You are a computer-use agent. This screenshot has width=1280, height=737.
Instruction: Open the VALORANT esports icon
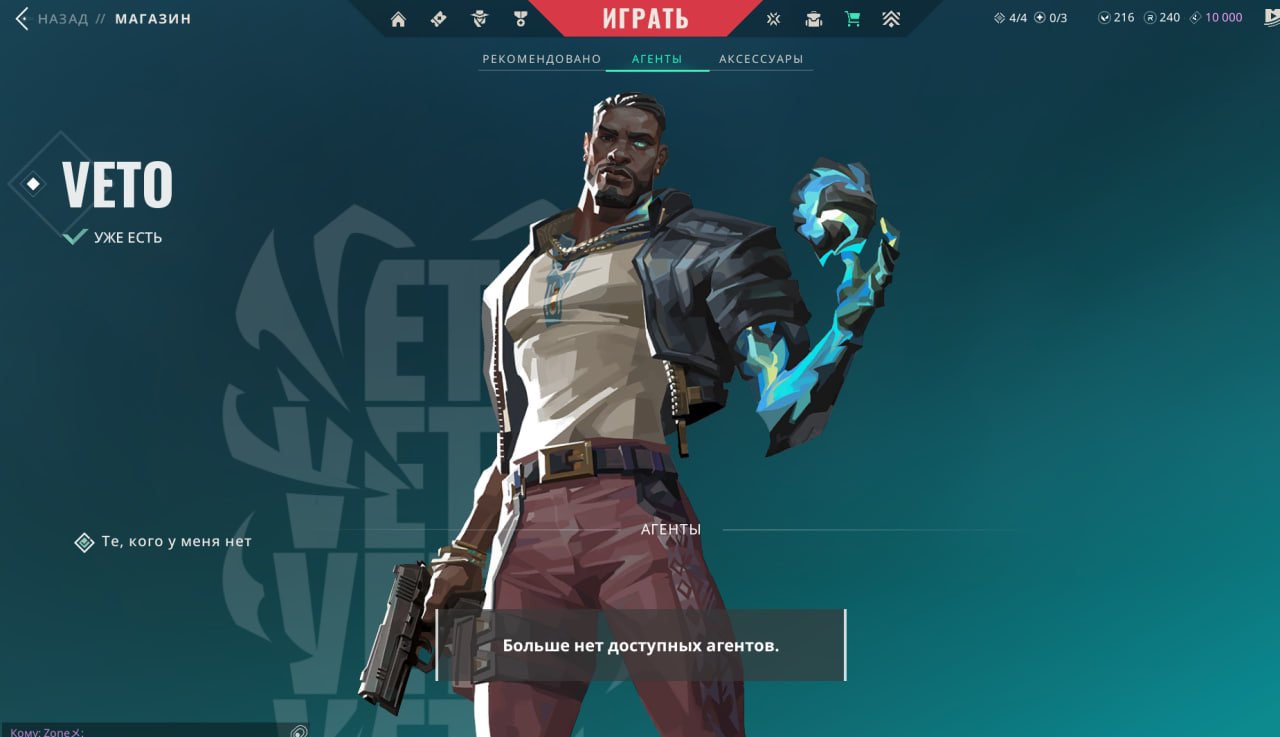pos(772,18)
